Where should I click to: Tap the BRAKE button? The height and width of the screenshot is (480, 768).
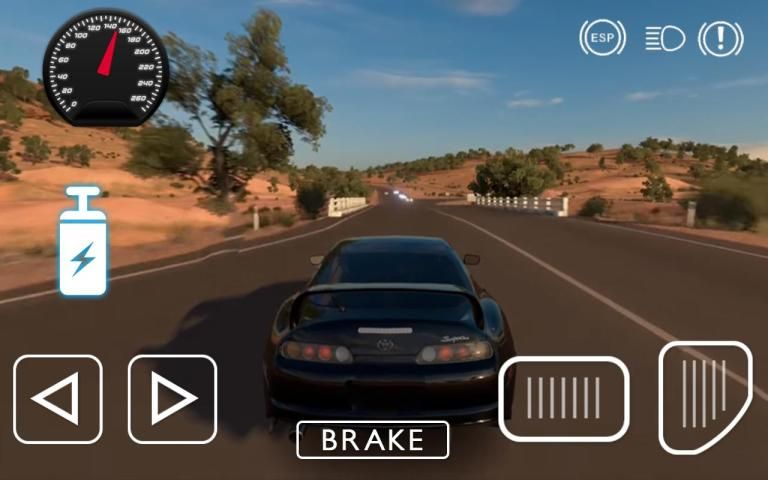pyautogui.click(x=372, y=440)
